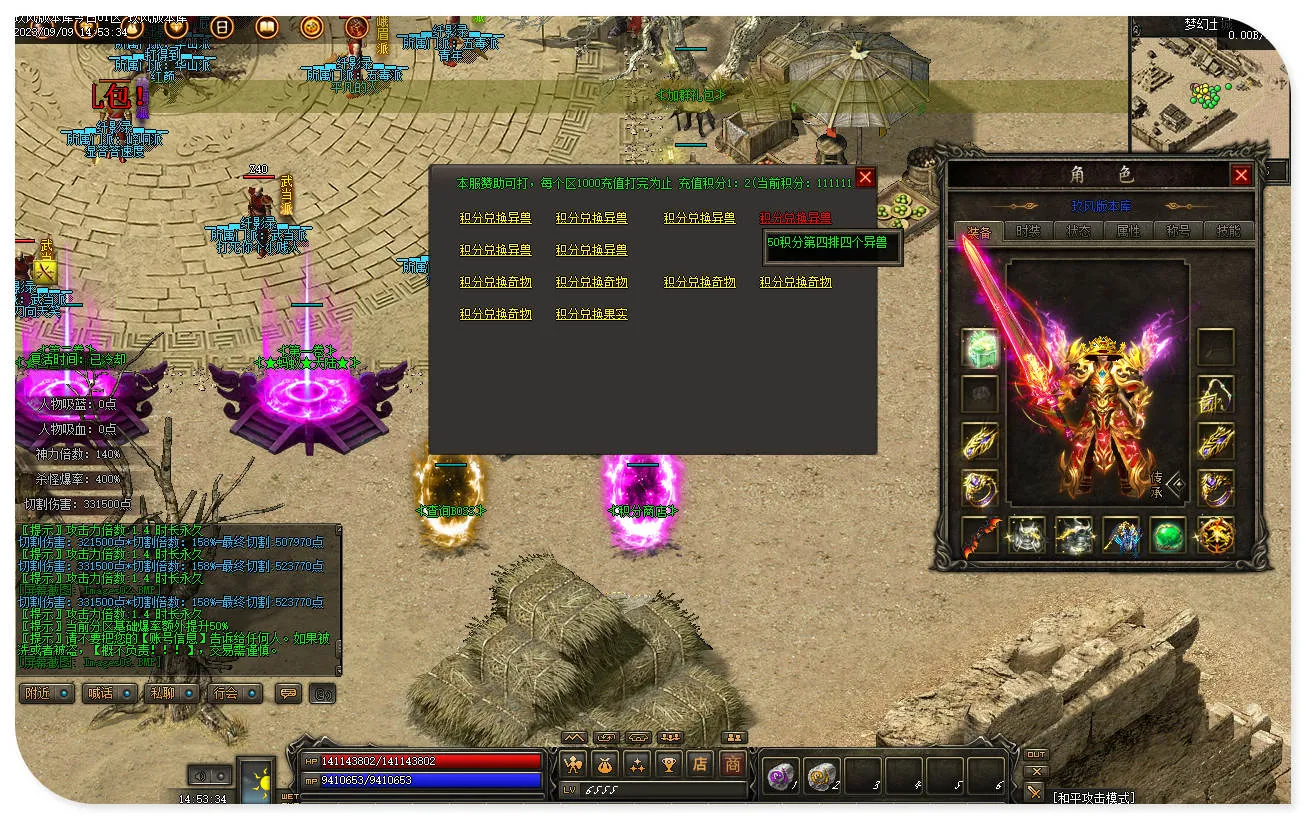Switch chat to 喊话 shout channel

(x=108, y=693)
